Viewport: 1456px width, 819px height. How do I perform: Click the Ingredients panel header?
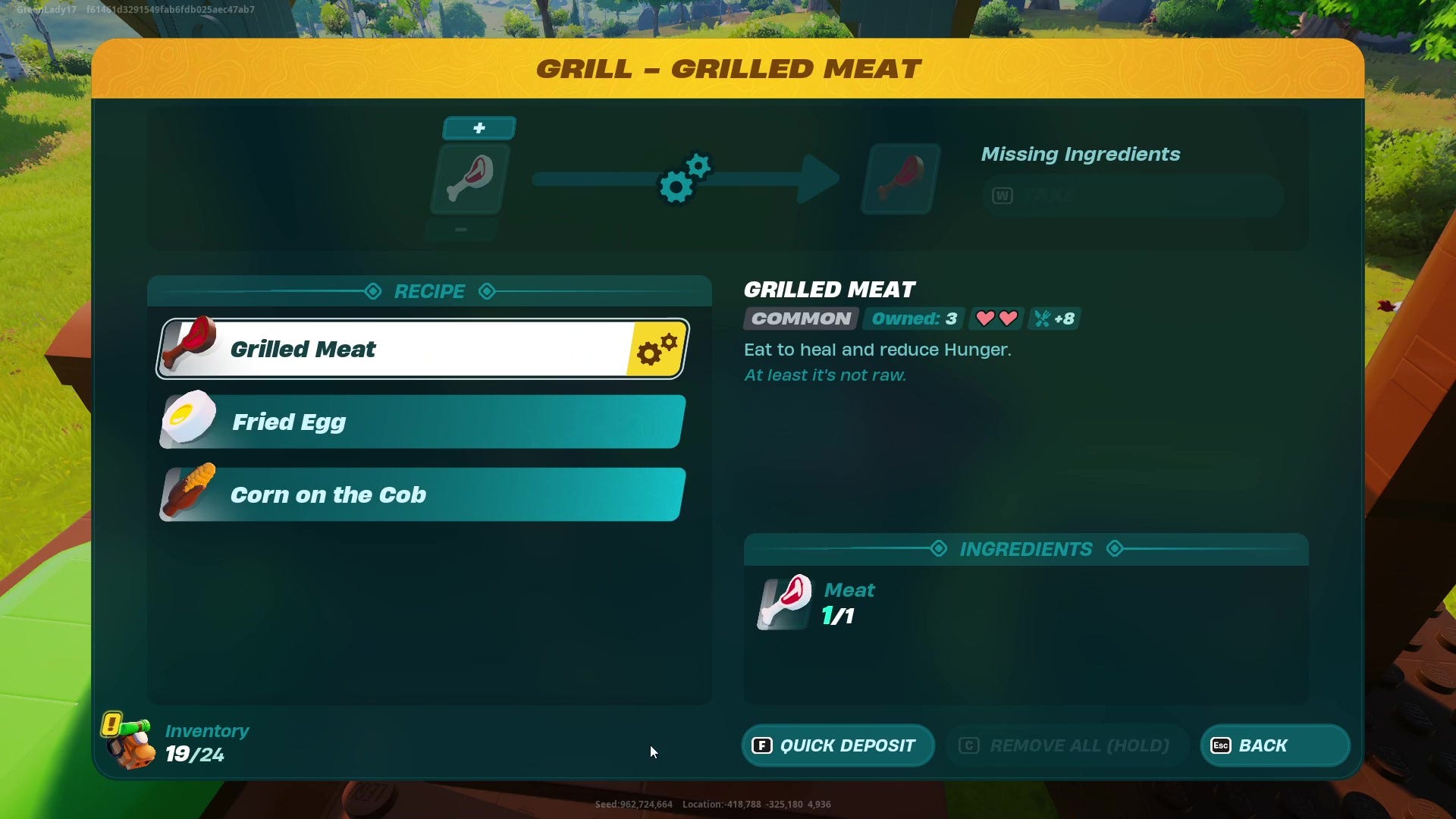tap(1026, 548)
